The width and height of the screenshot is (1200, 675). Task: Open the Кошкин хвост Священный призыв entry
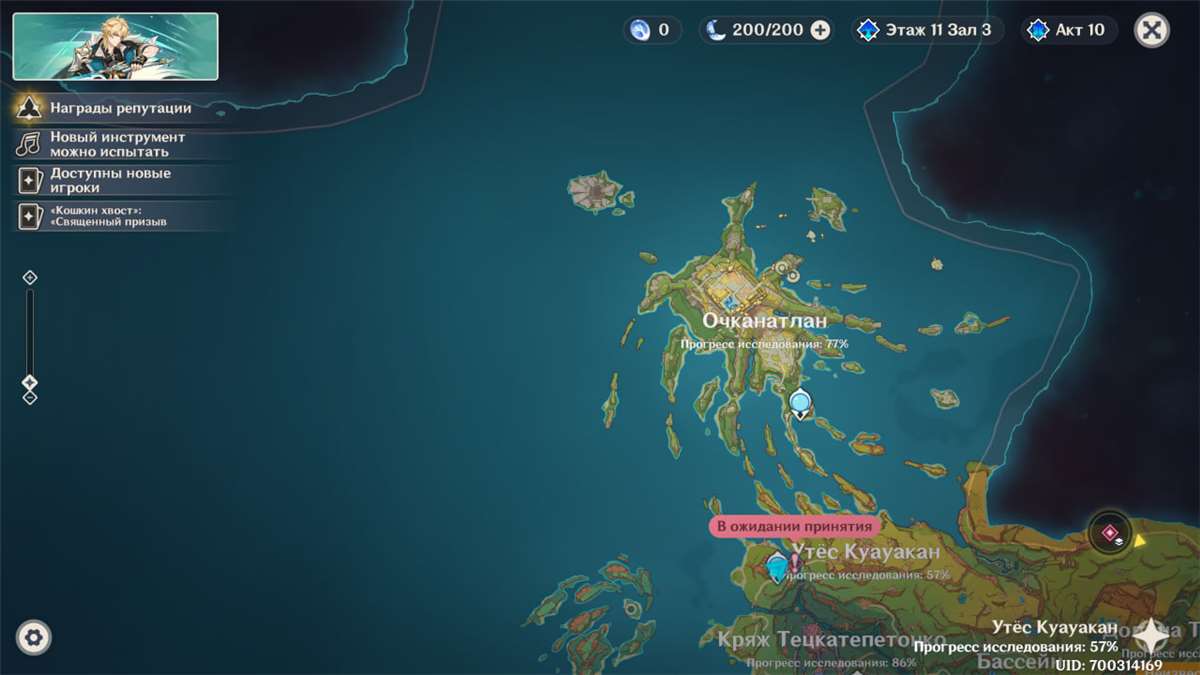coord(108,216)
